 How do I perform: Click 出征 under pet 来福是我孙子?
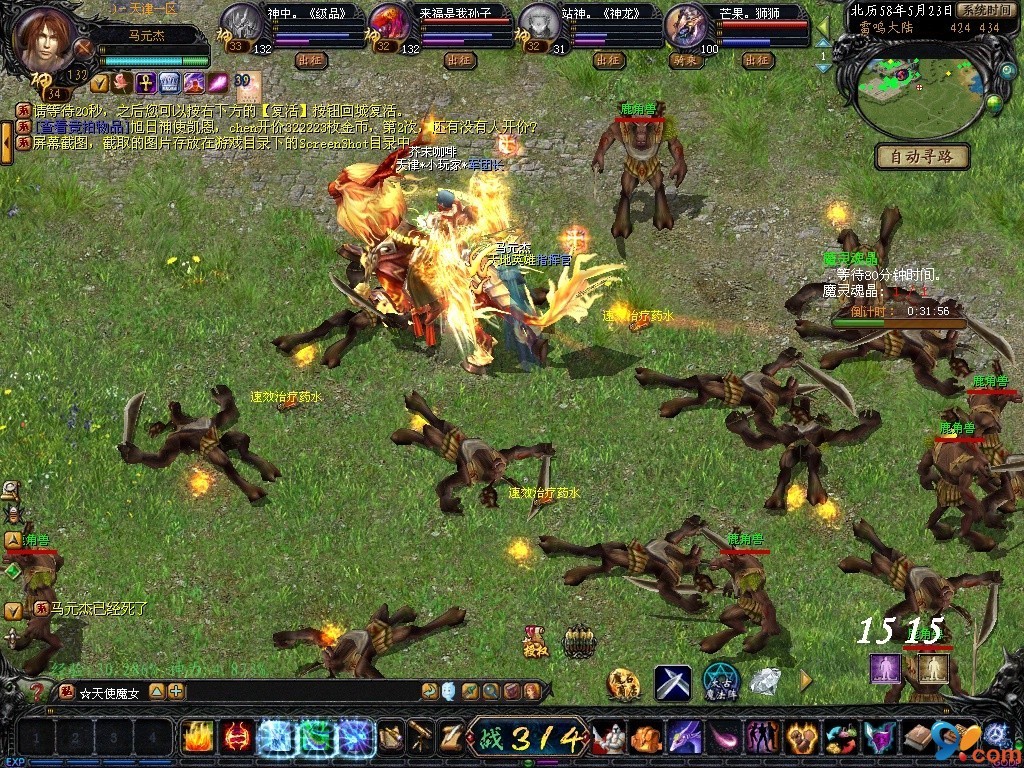(459, 60)
